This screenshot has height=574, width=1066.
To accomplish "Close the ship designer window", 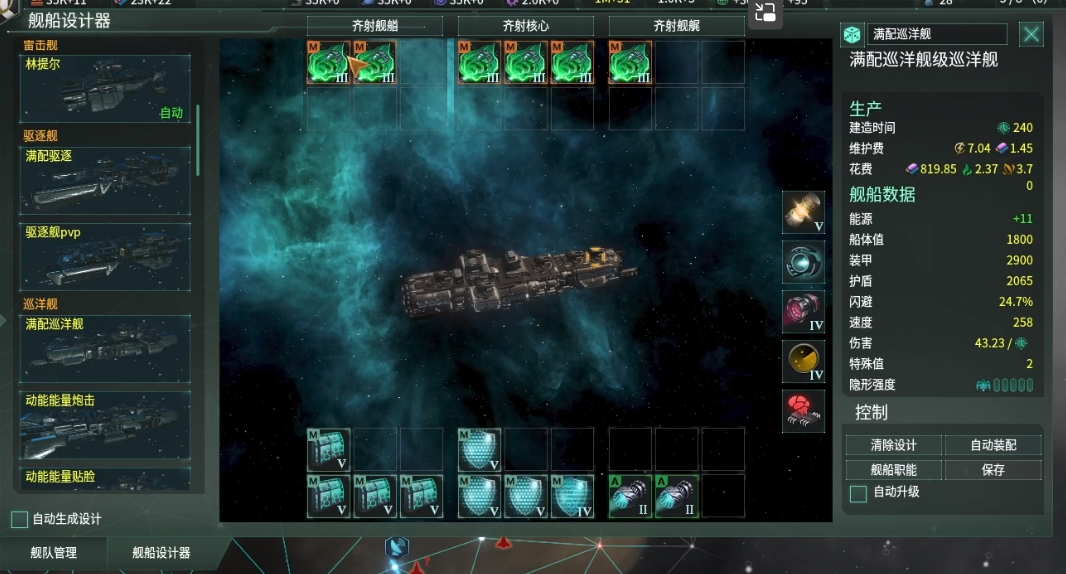I will click(x=1031, y=35).
